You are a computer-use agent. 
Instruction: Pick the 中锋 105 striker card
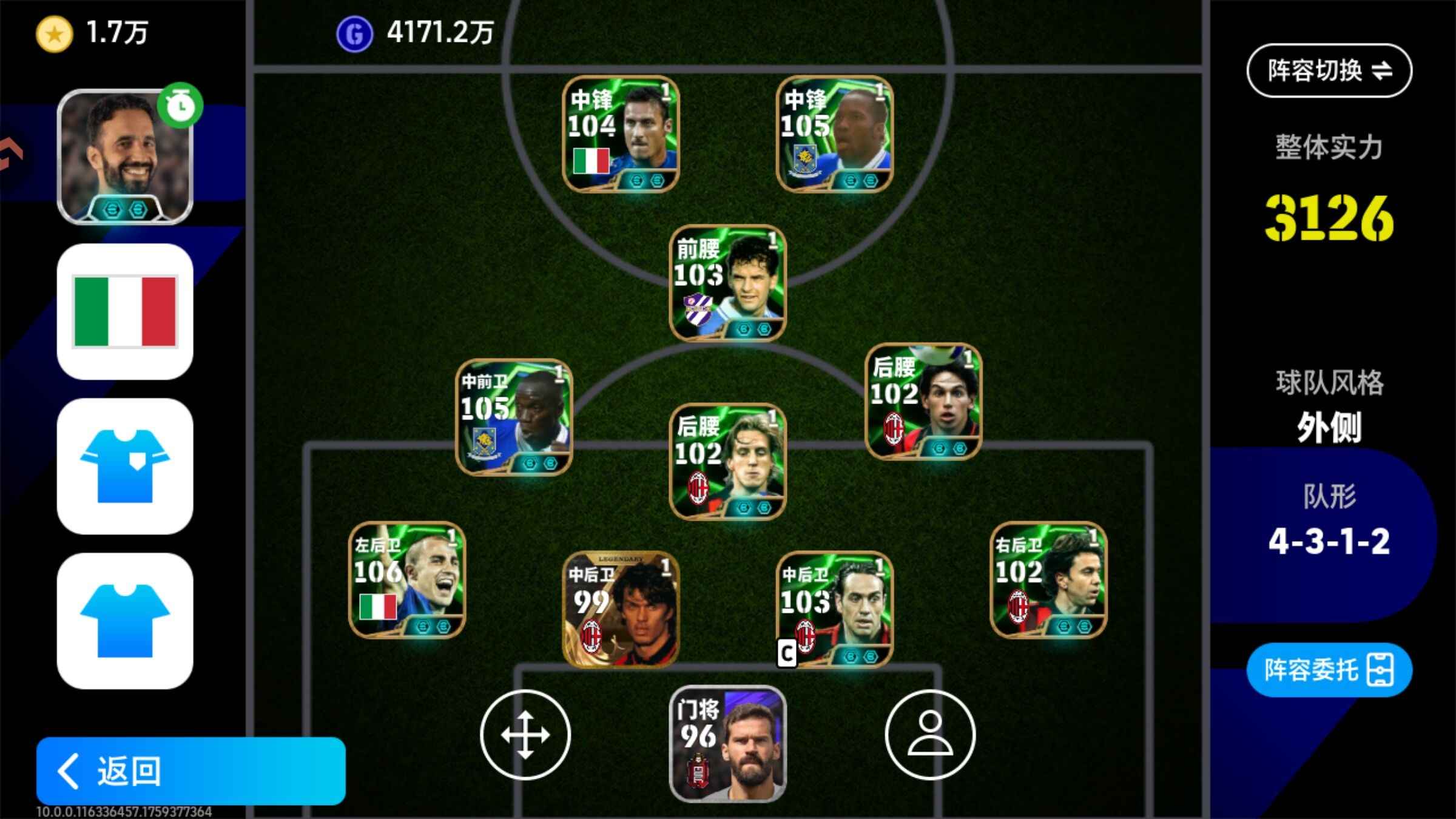point(835,134)
